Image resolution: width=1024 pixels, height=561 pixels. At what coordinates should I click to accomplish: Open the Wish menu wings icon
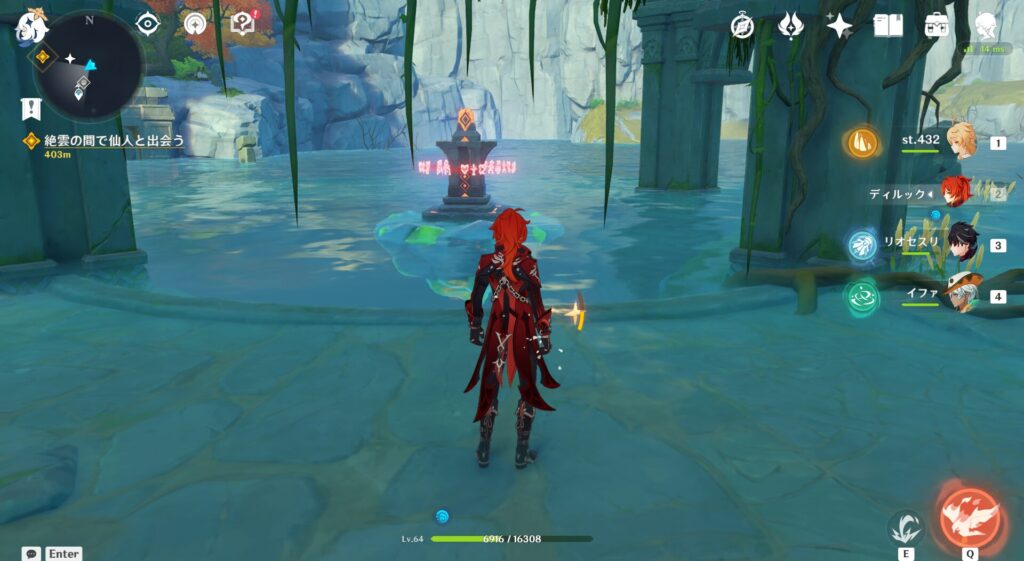click(x=791, y=26)
